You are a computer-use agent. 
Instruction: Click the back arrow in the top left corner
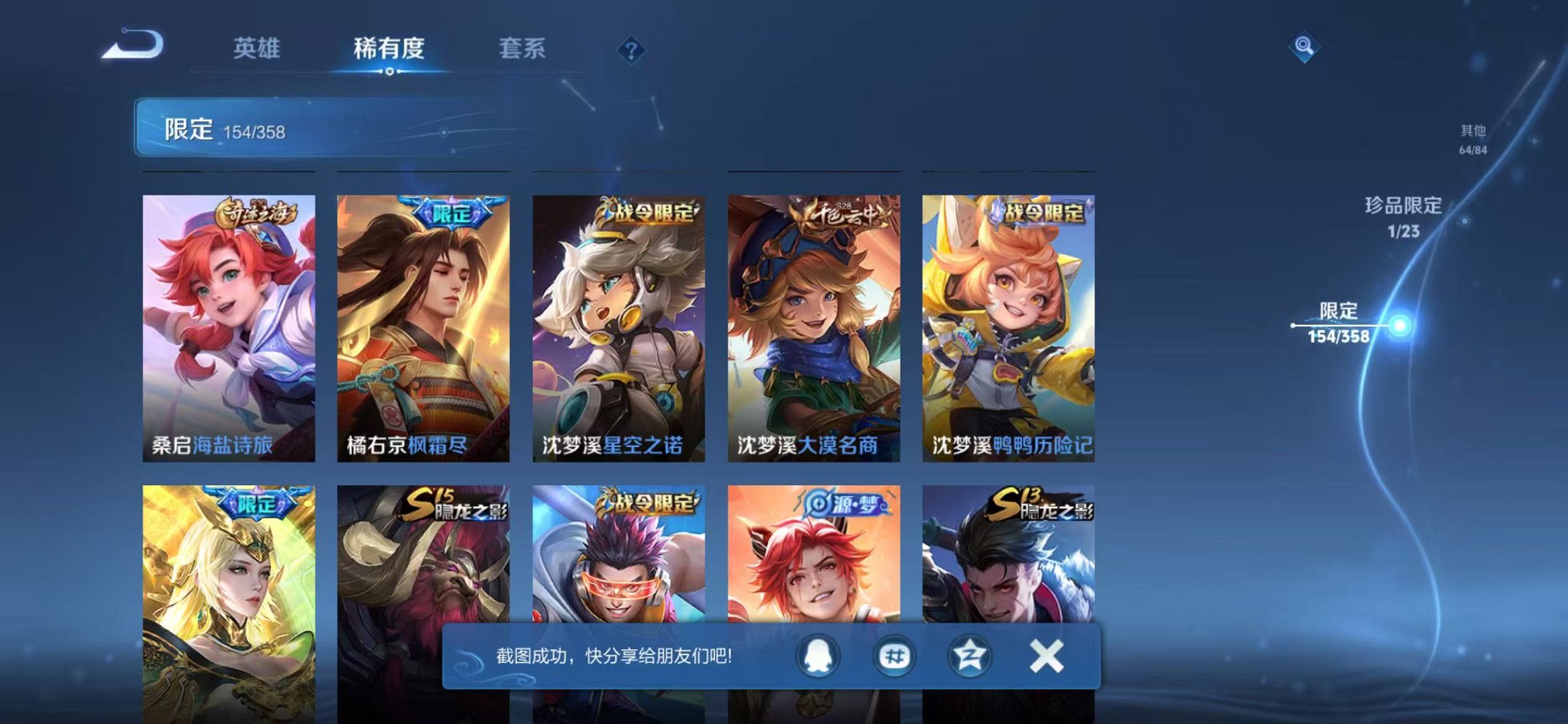(x=131, y=44)
